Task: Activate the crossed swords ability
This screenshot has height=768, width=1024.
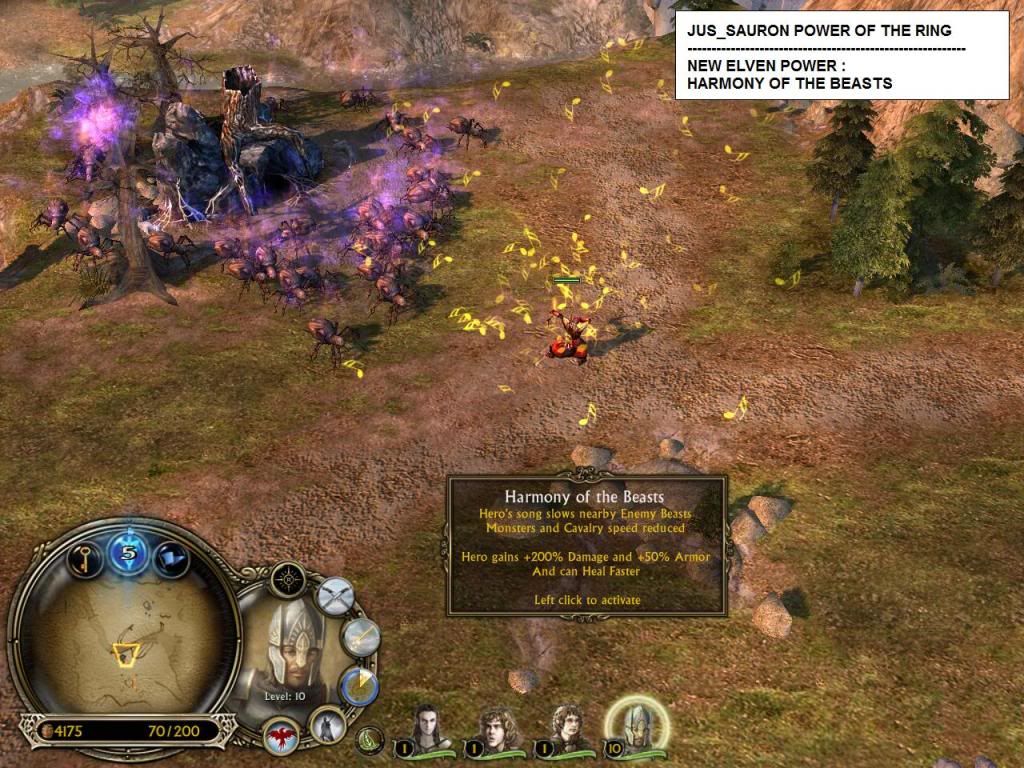Action: coord(336,596)
